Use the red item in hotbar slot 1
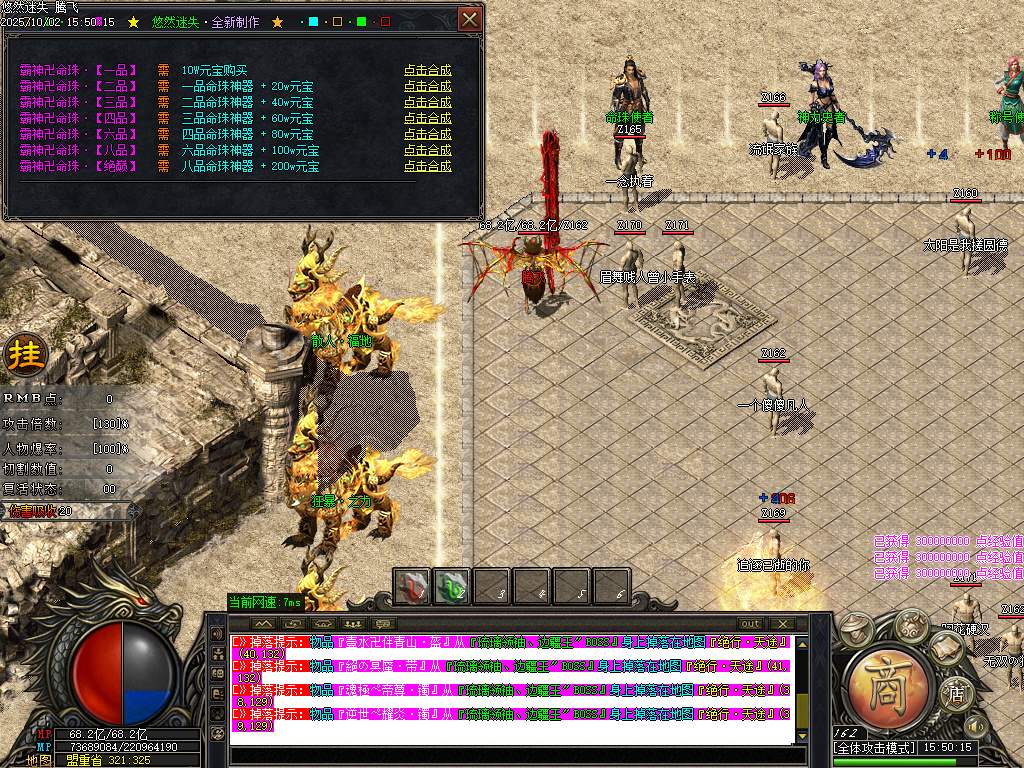1024x768 pixels. click(411, 585)
